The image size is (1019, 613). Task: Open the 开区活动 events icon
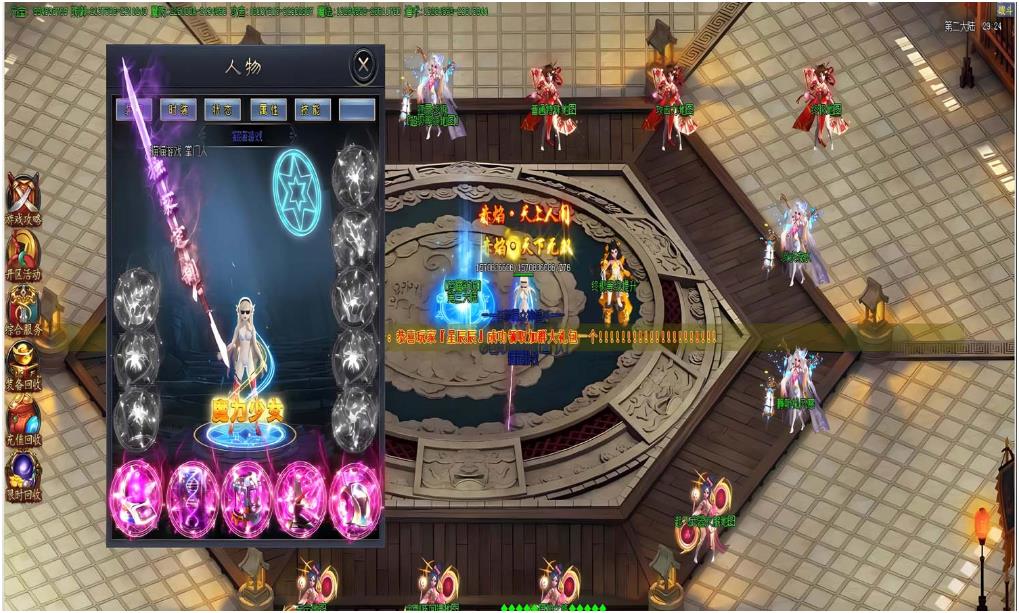(x=24, y=254)
